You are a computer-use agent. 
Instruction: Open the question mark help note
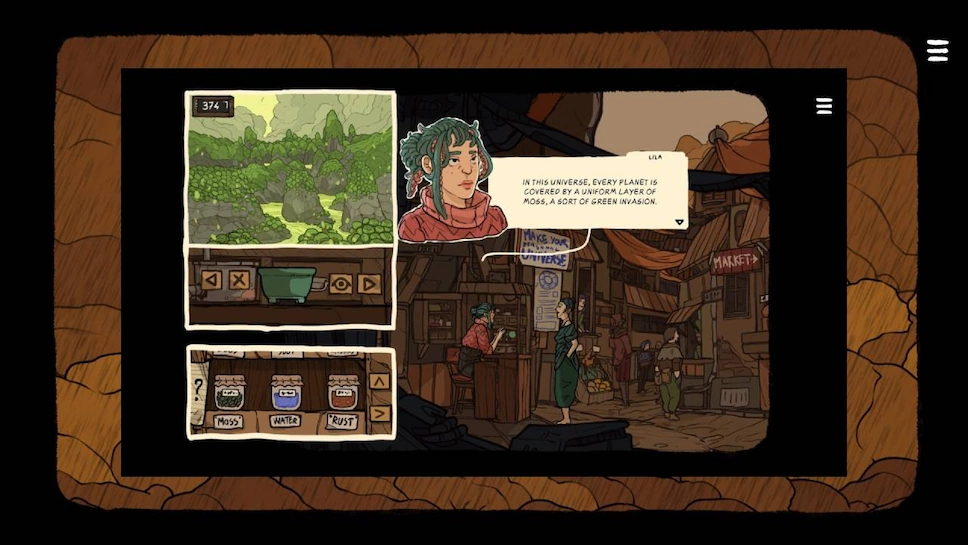tap(198, 389)
